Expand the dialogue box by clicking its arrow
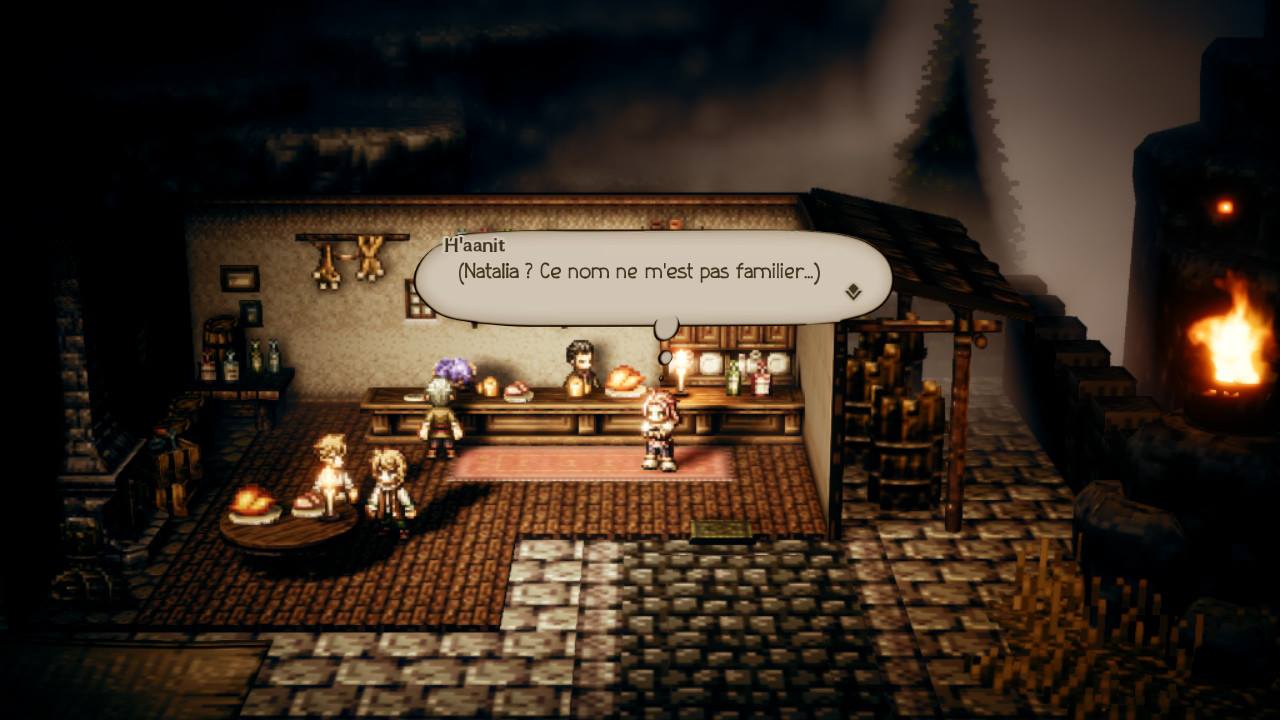1280x720 pixels. coord(854,291)
